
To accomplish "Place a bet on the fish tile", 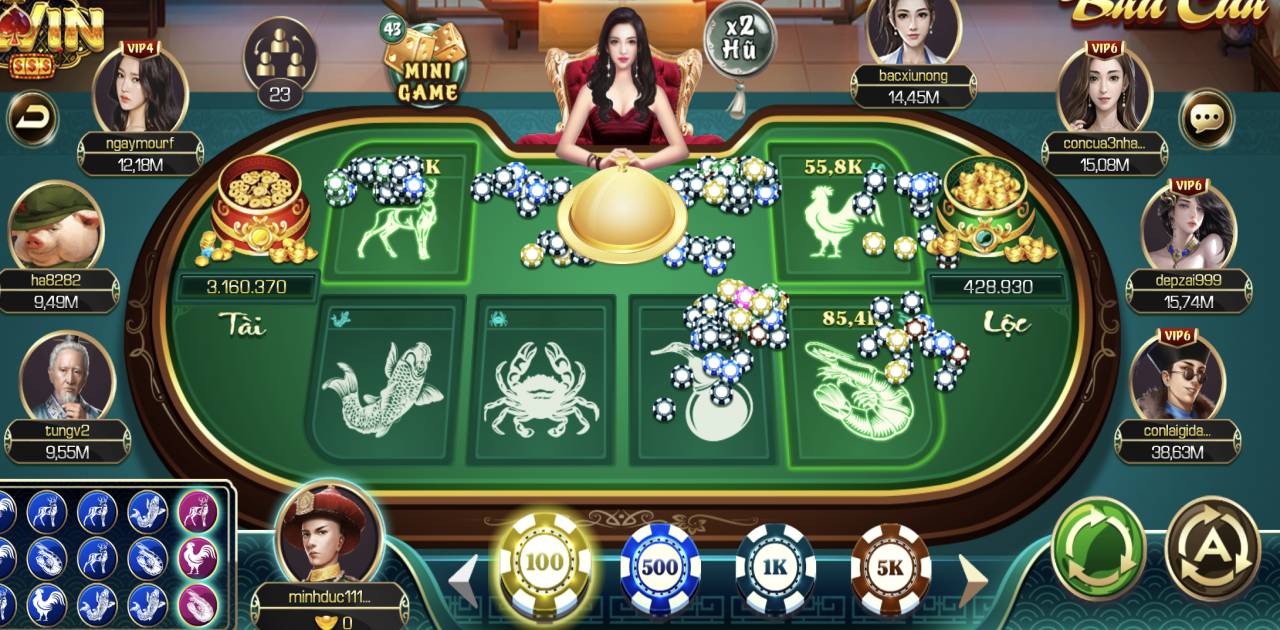I will pos(385,385).
